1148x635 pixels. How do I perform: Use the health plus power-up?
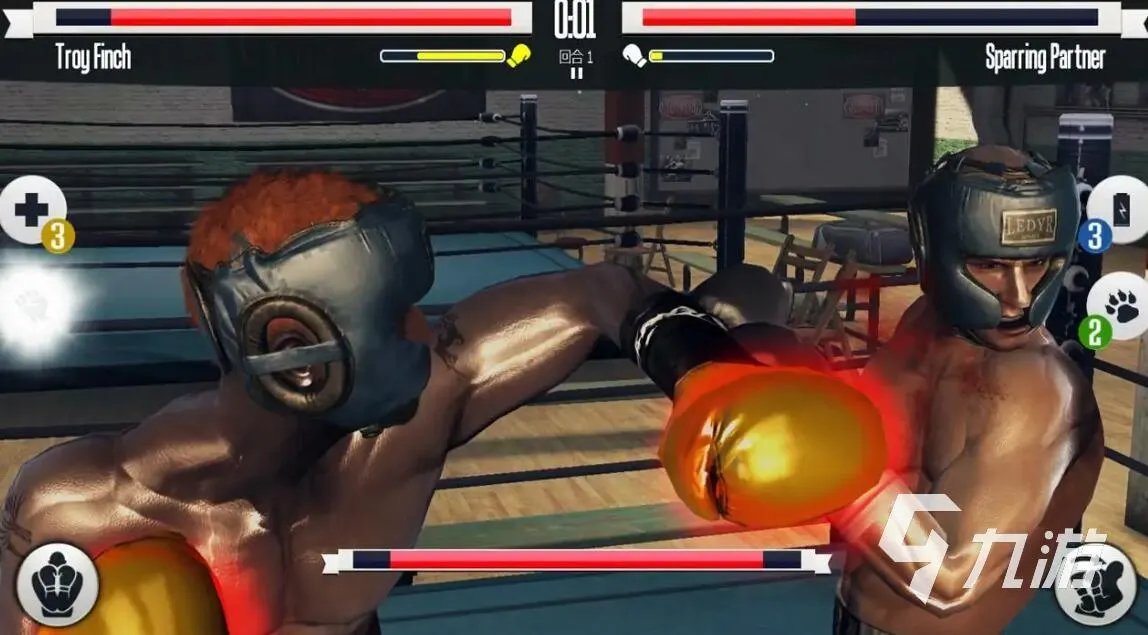30,209
